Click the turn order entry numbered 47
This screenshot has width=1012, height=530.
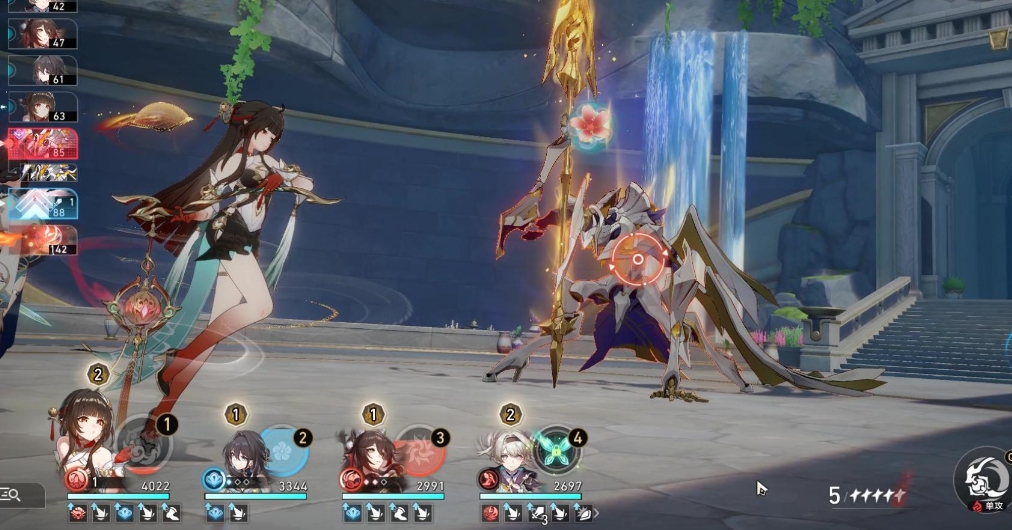[x=44, y=35]
